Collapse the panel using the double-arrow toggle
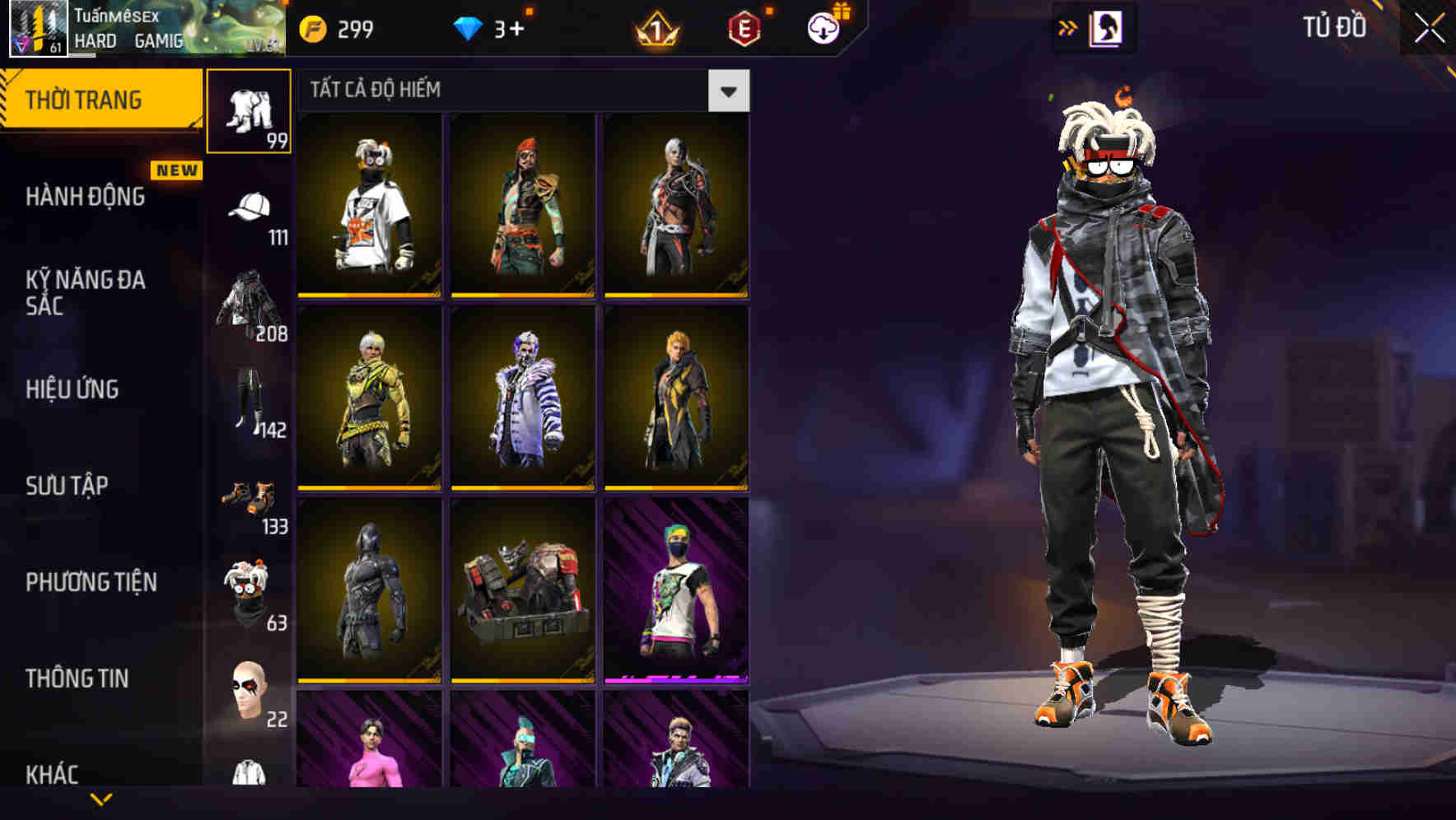The height and width of the screenshot is (820, 1456). [x=1068, y=28]
